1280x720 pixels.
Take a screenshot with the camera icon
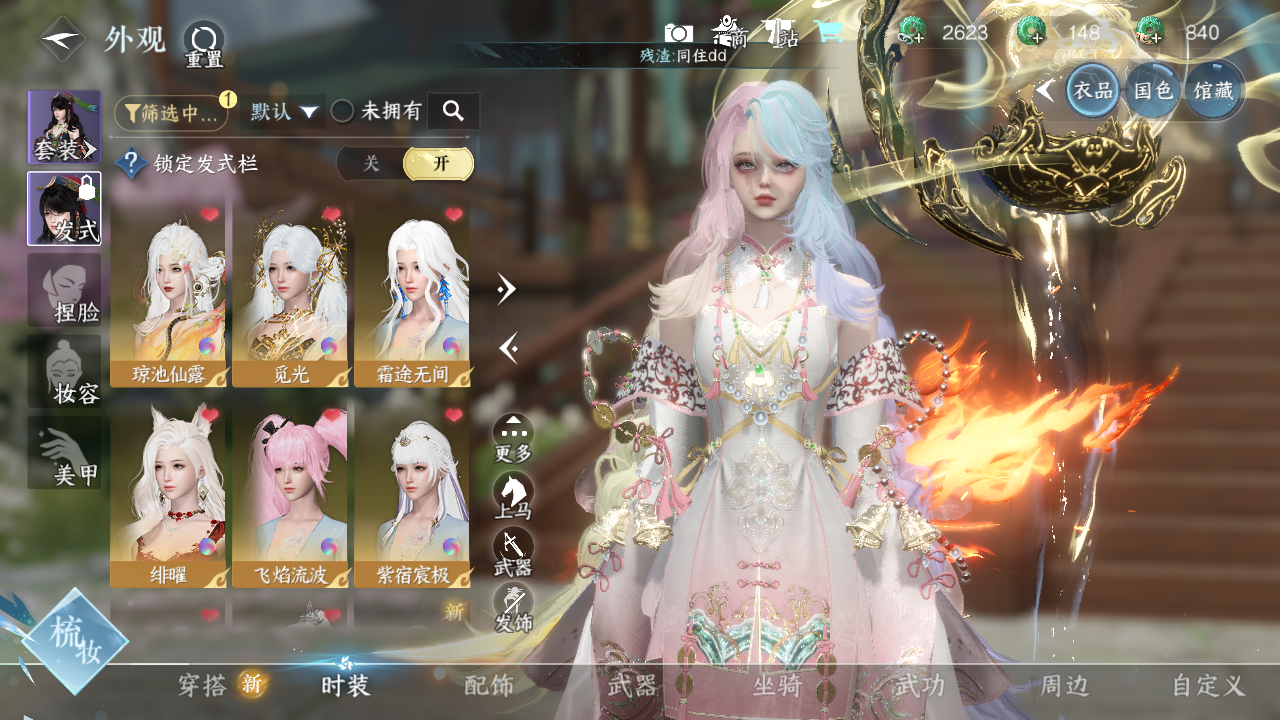tap(679, 33)
